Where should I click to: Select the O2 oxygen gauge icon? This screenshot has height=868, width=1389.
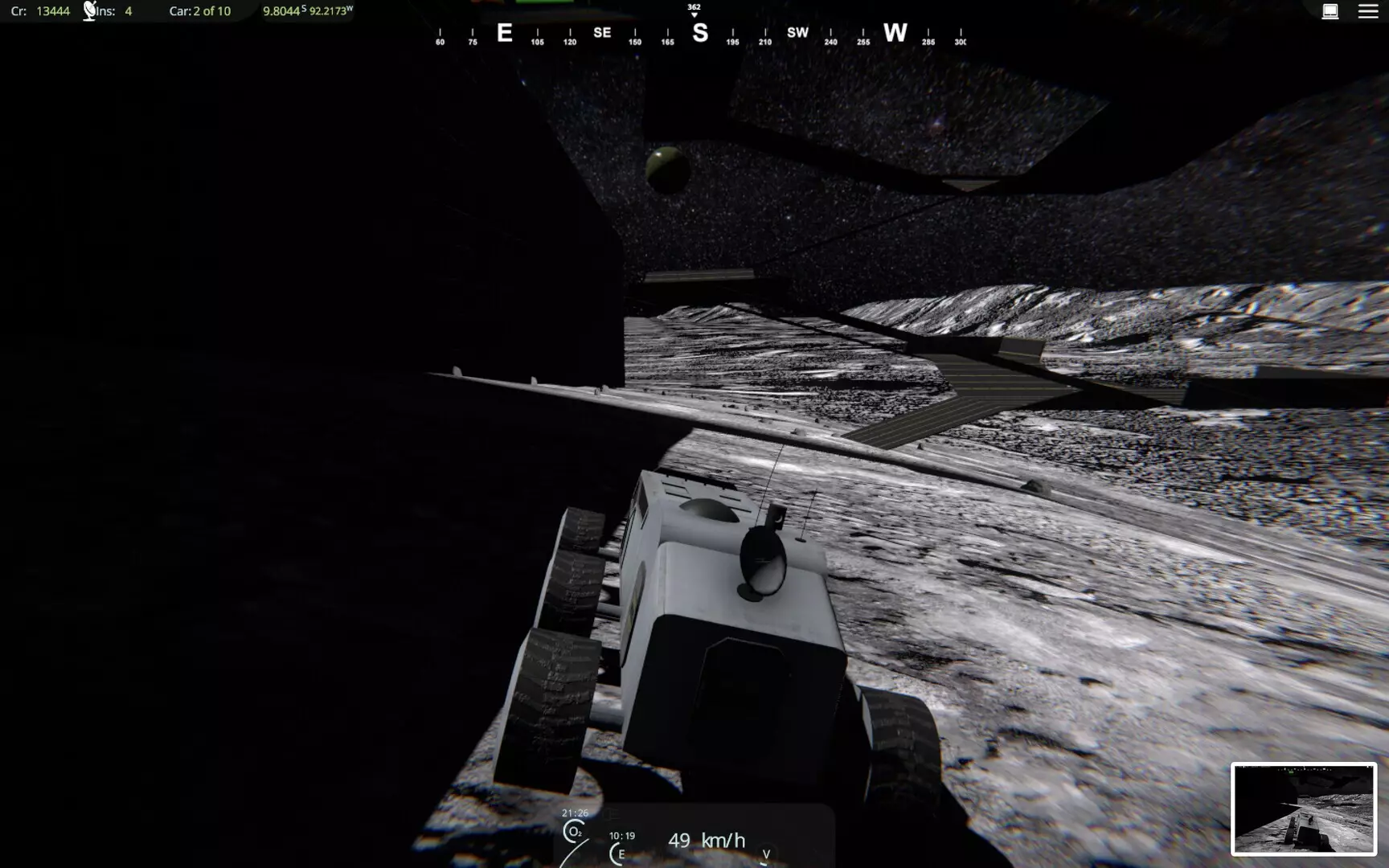[x=574, y=832]
